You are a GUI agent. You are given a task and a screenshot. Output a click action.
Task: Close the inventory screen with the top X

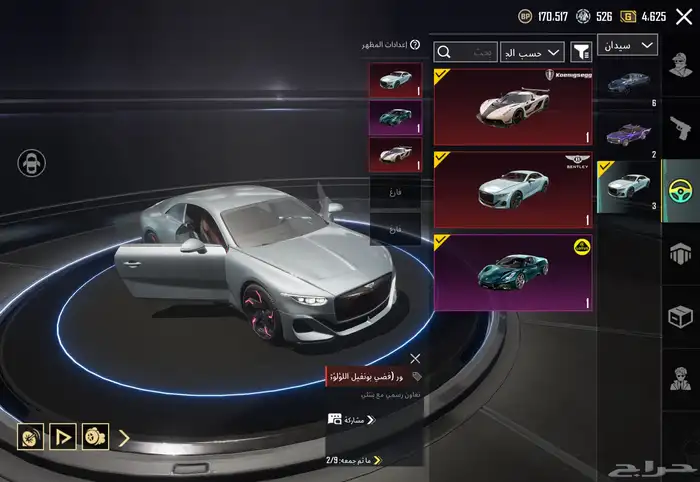[684, 16]
